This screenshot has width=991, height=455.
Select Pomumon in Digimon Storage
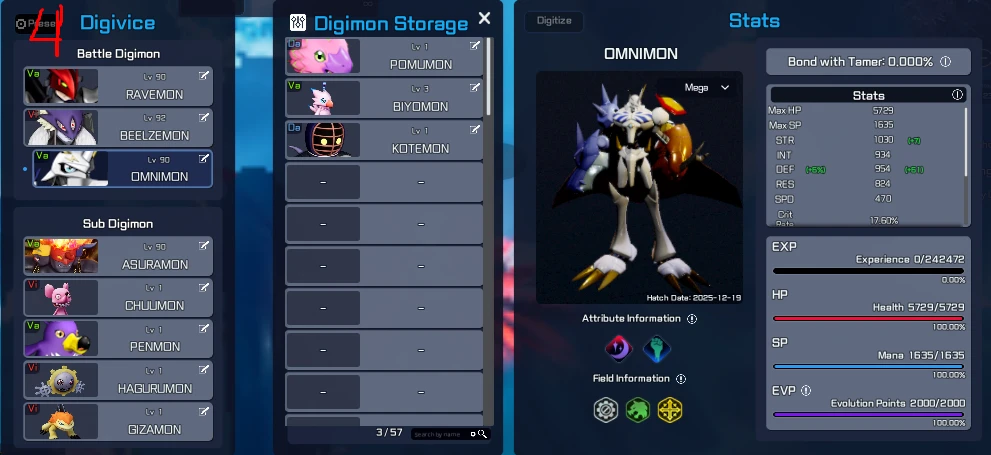tap(385, 56)
